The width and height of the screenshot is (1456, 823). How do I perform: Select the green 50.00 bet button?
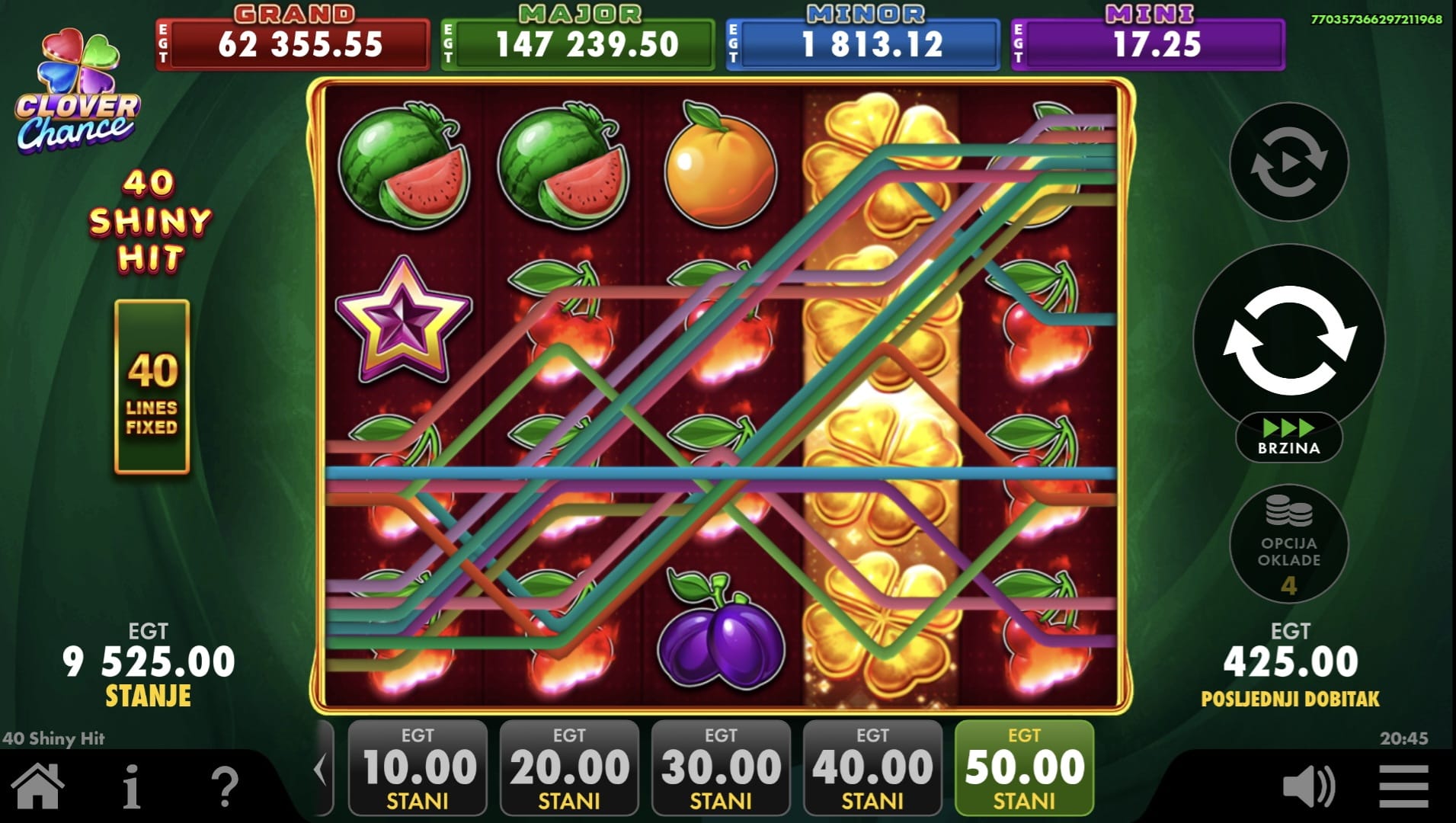coord(1024,768)
